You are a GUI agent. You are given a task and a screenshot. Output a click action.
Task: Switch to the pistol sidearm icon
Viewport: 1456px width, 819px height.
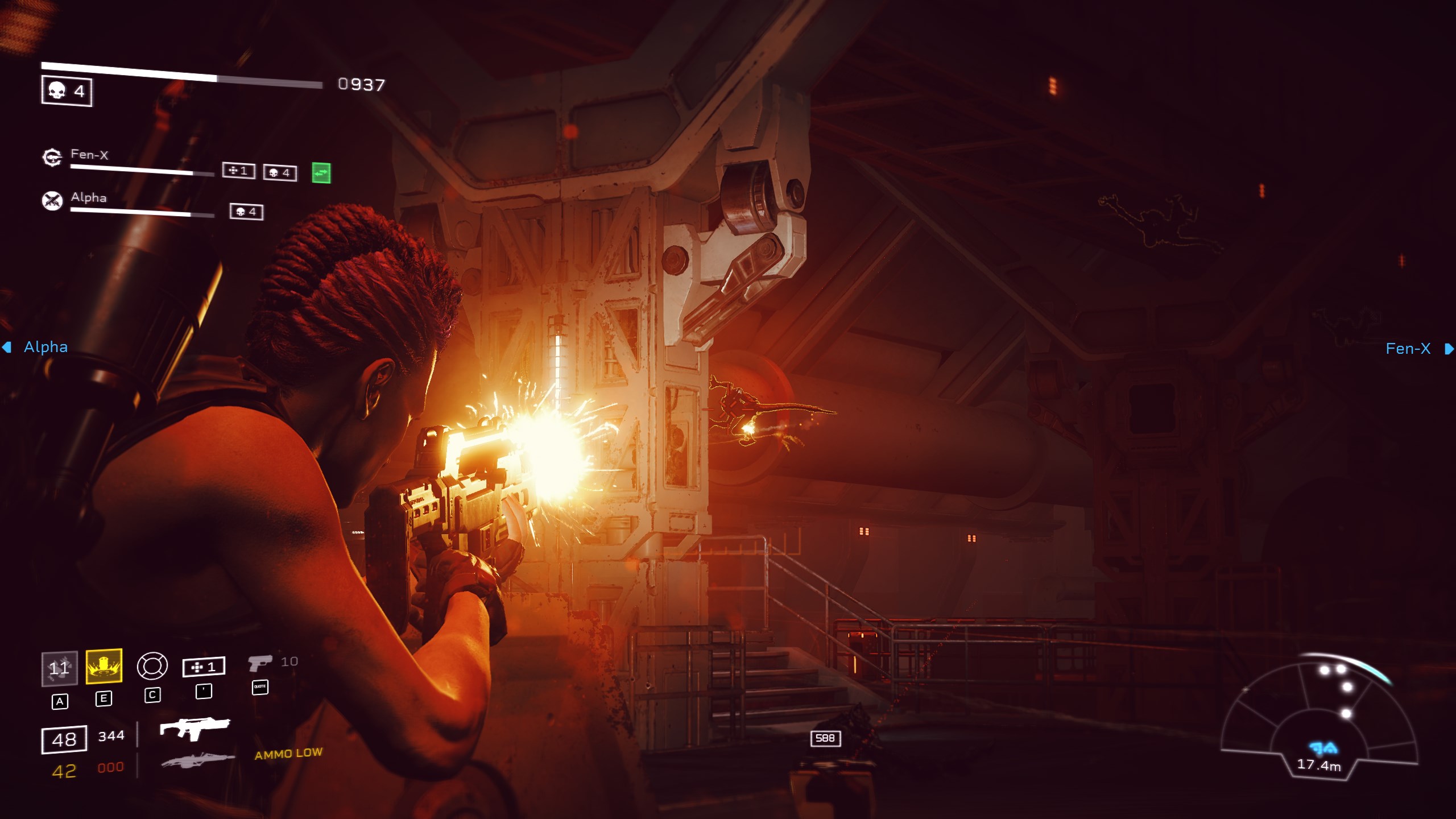[260, 663]
